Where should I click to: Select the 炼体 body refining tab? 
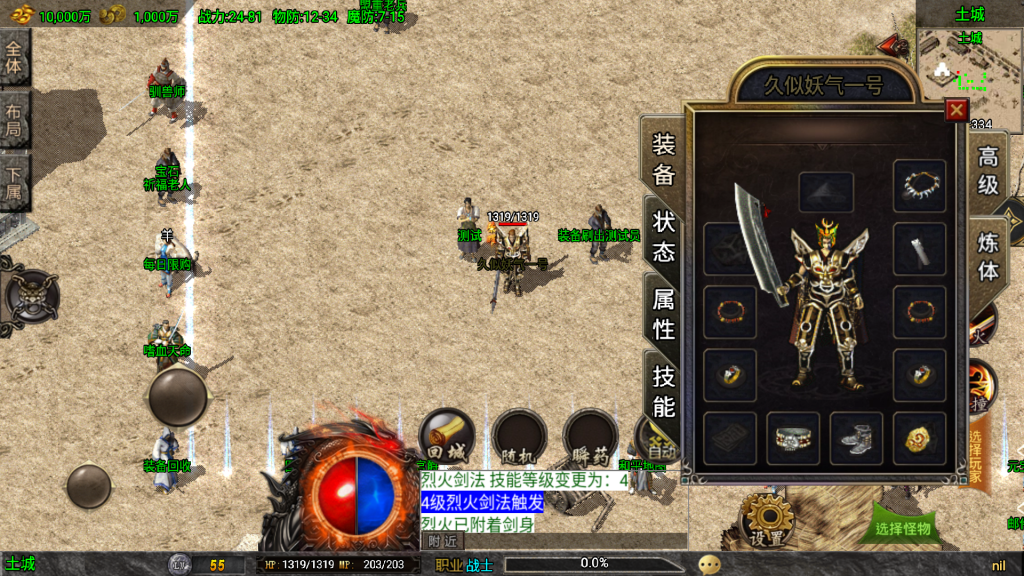pyautogui.click(x=988, y=256)
